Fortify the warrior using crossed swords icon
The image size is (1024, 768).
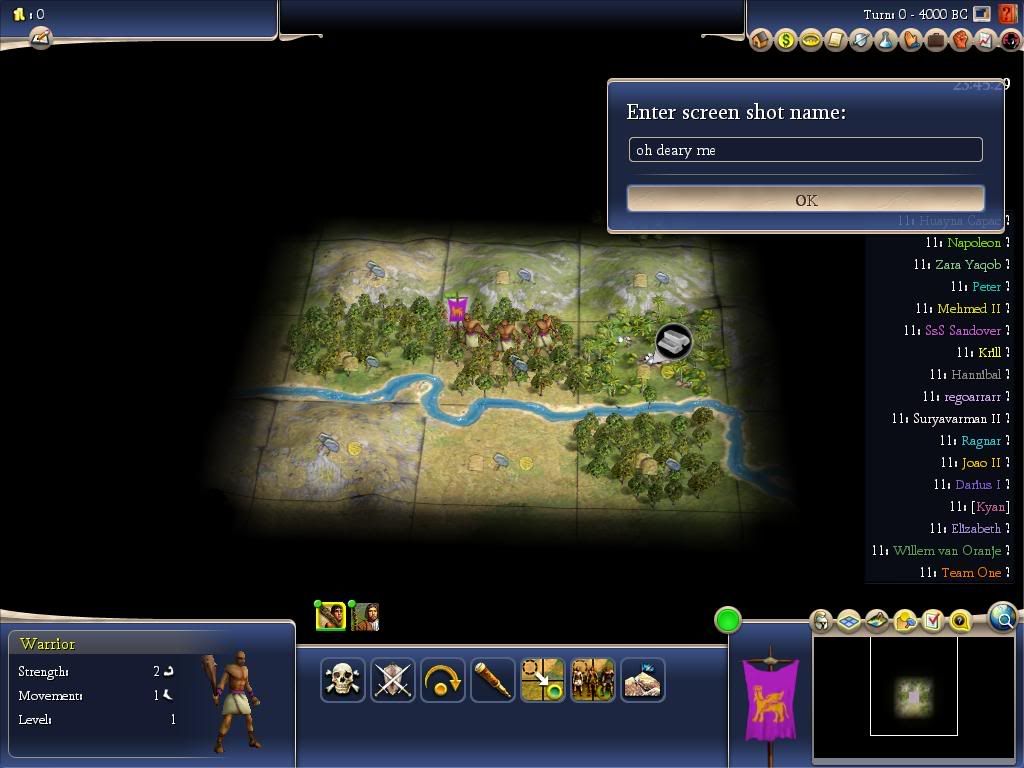pyautogui.click(x=393, y=680)
